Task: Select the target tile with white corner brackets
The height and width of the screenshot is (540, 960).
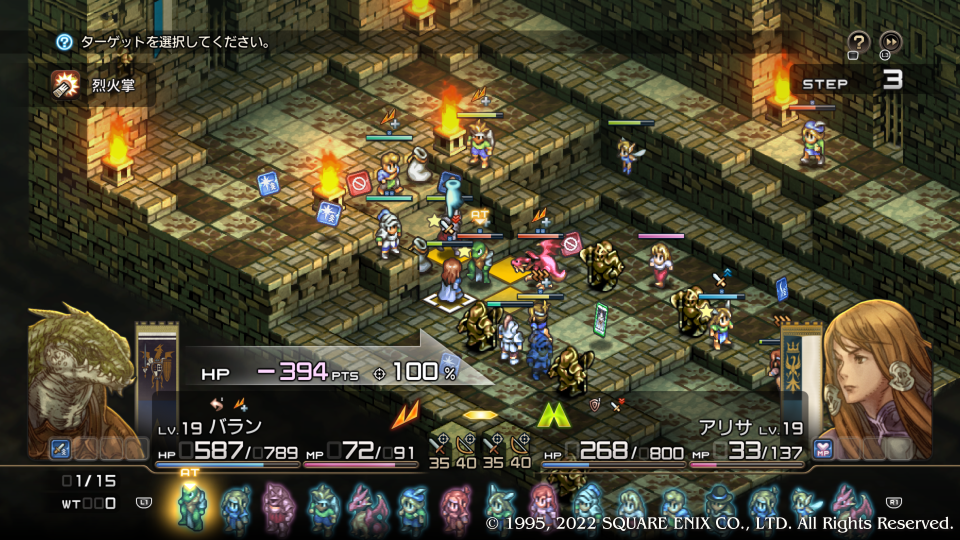Action: coord(448,300)
